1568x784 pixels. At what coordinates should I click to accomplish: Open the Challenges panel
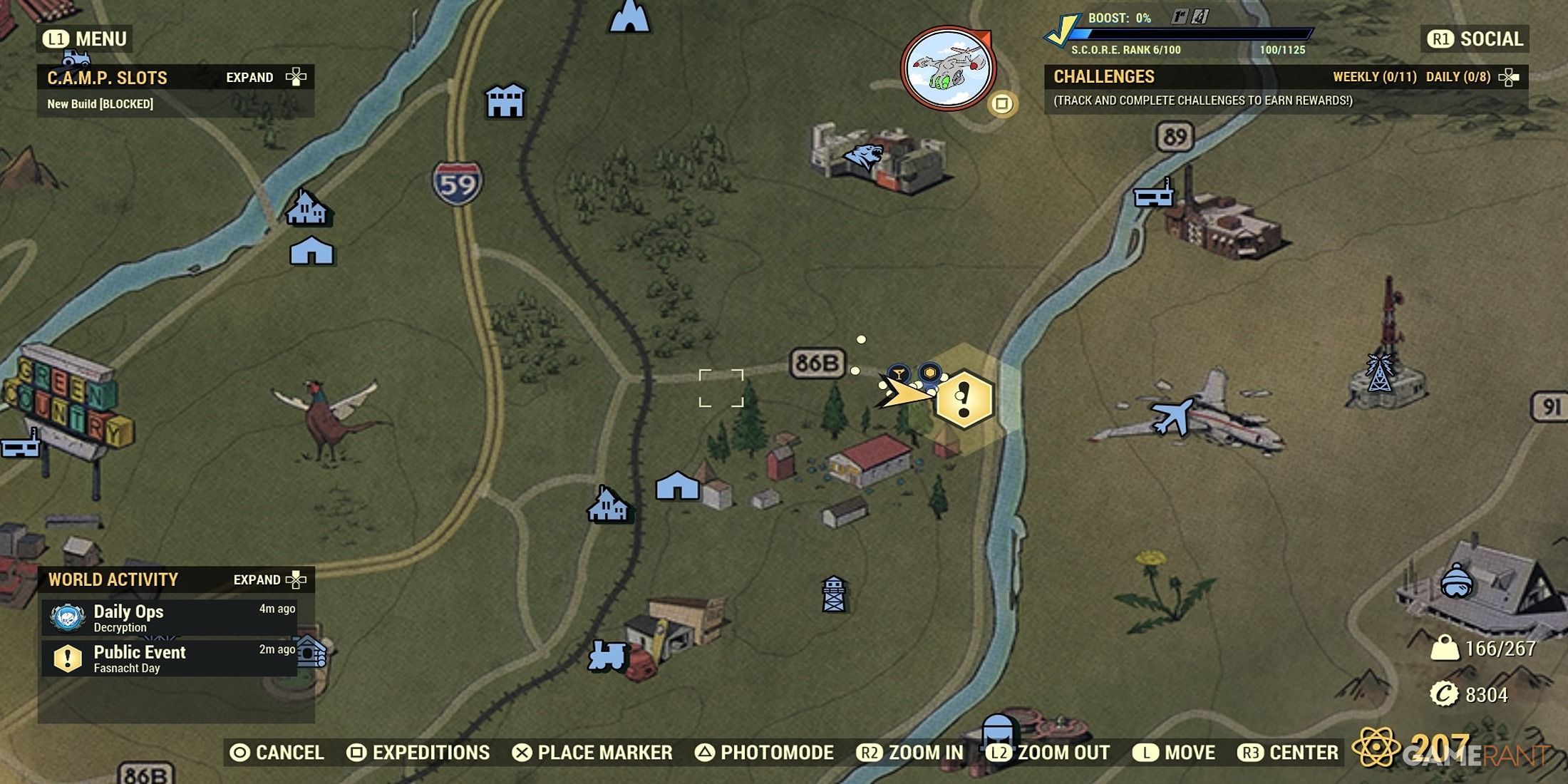tap(1104, 77)
